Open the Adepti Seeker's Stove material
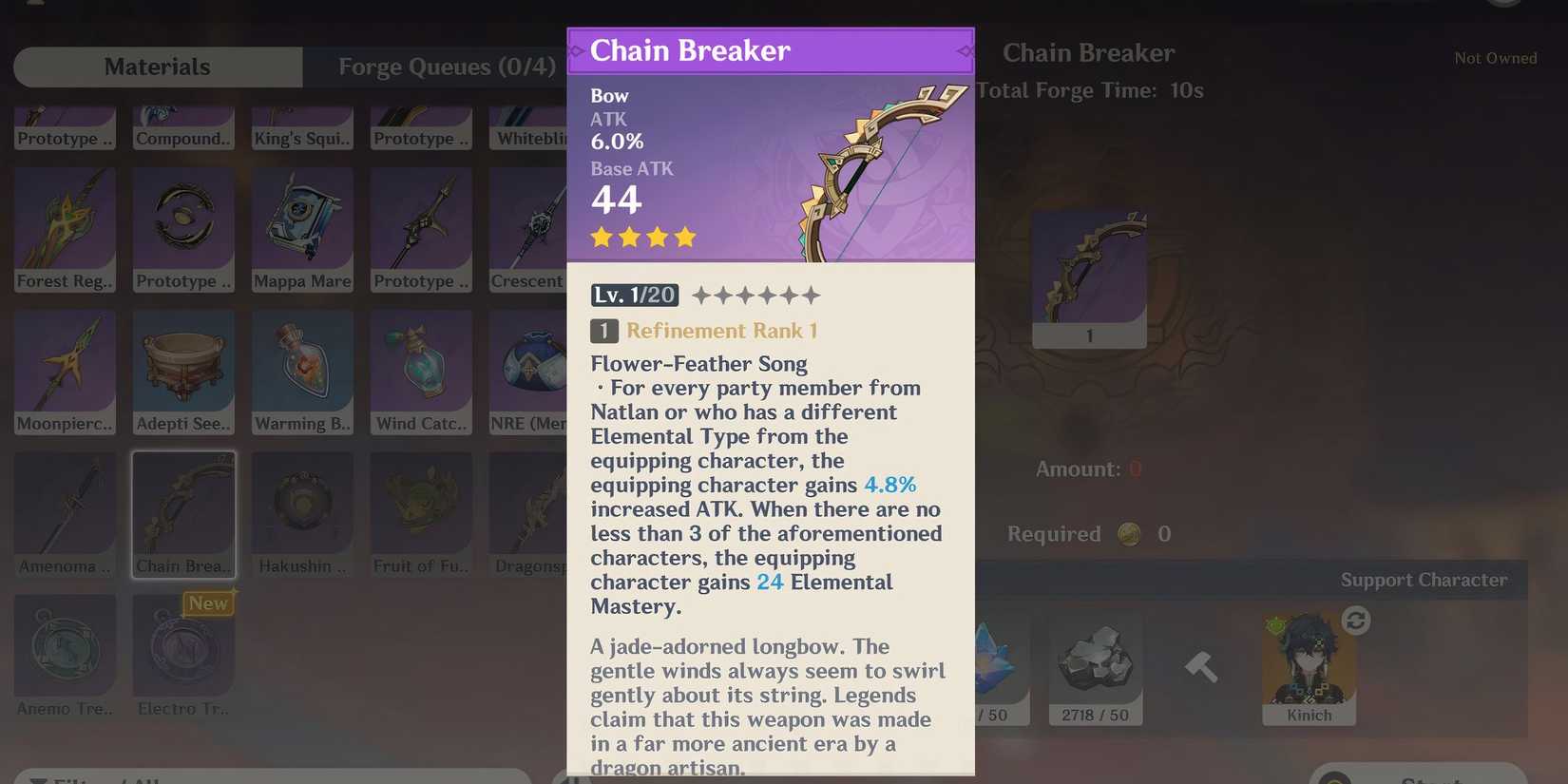Image resolution: width=1568 pixels, height=784 pixels. point(182,371)
